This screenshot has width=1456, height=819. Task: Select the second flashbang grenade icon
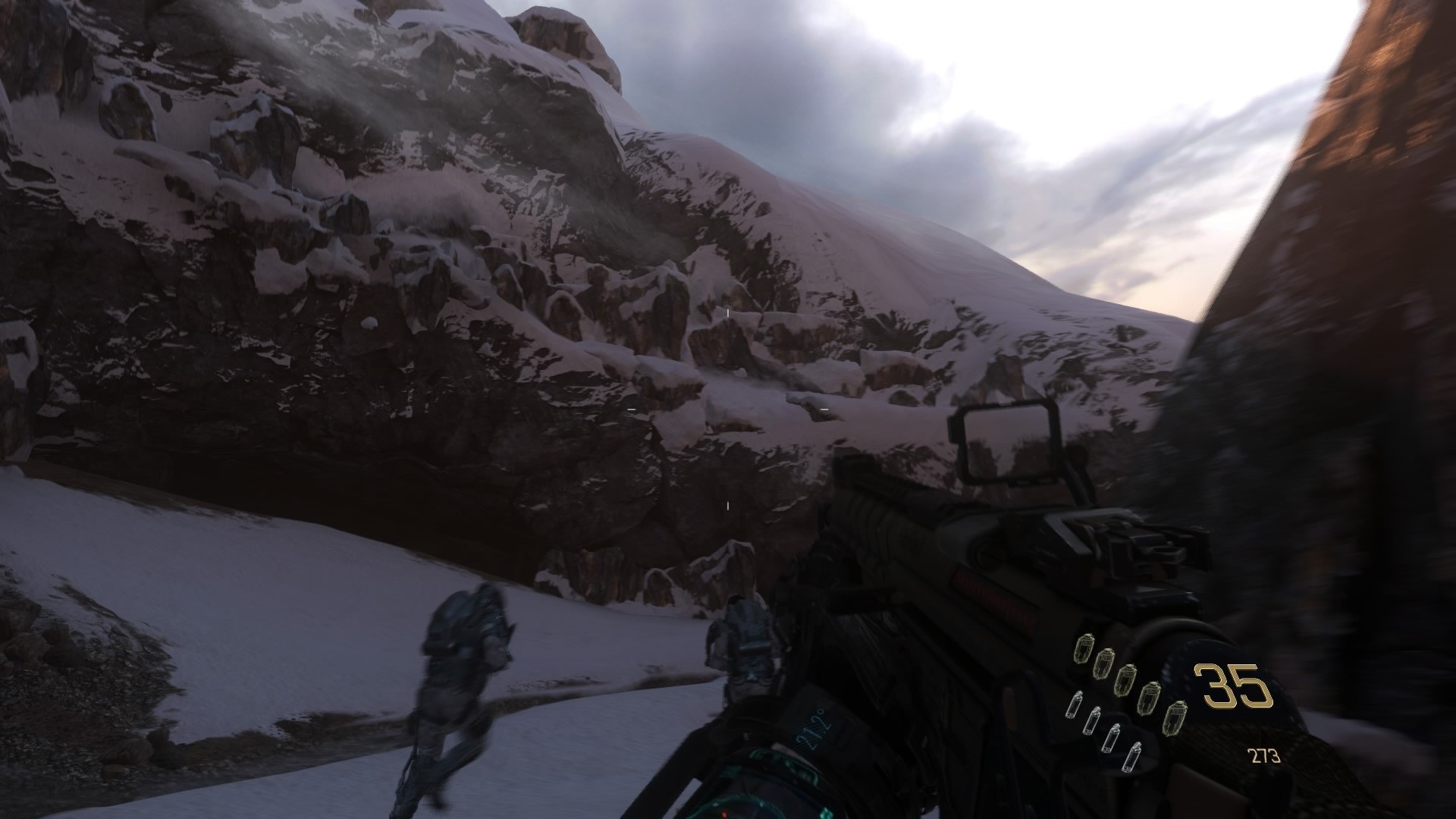click(1094, 720)
